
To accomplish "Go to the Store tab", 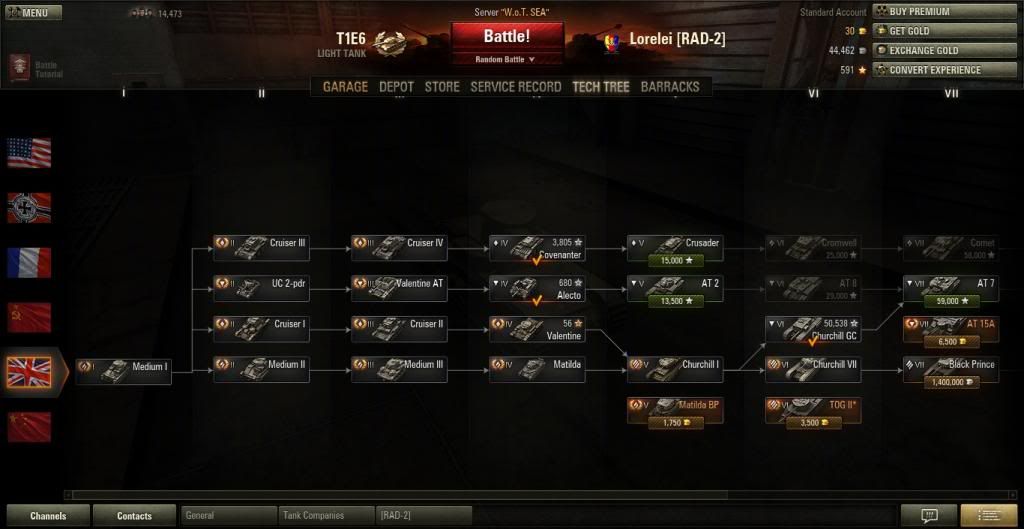I will [442, 87].
